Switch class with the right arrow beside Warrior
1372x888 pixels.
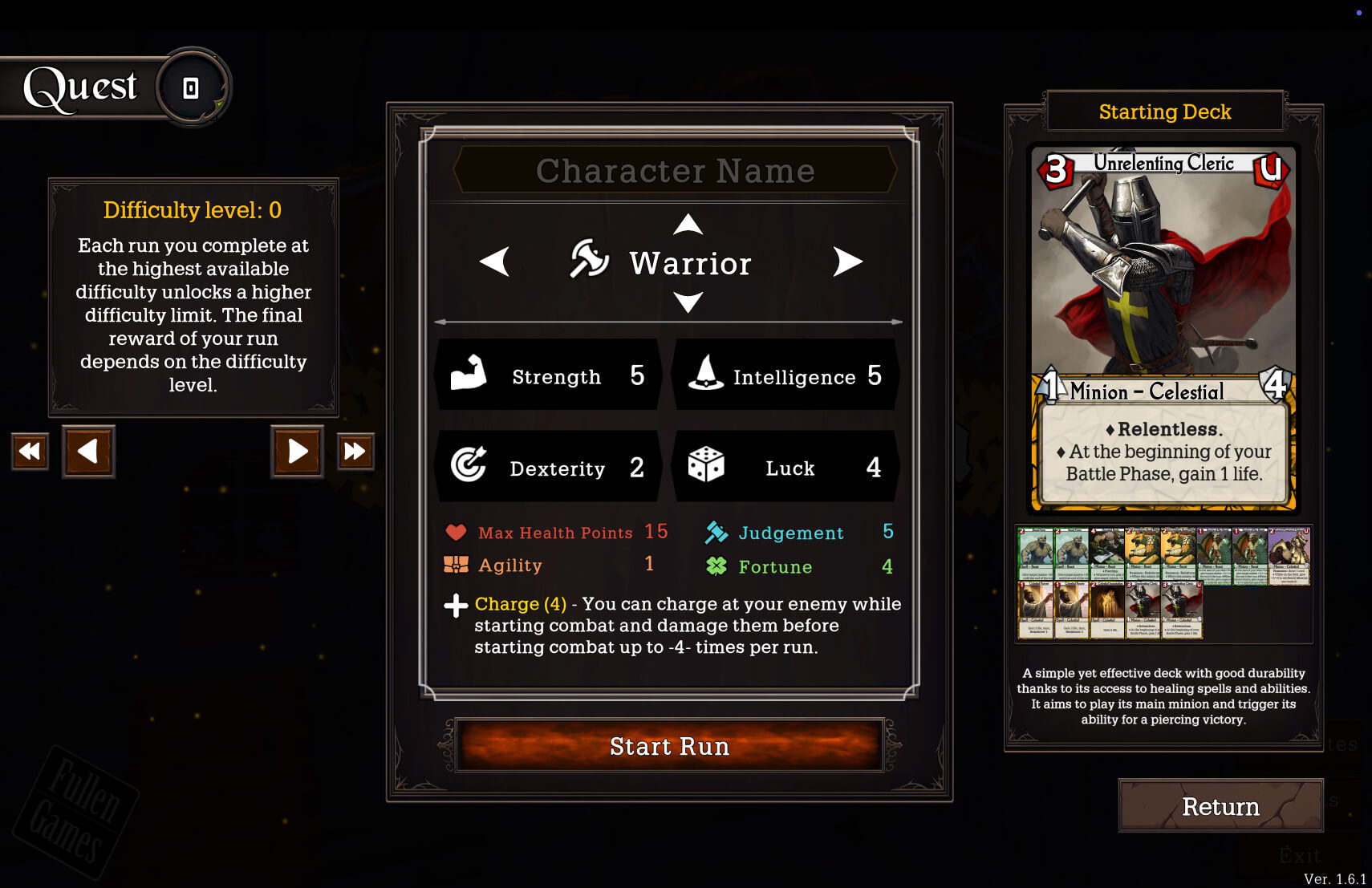tap(847, 262)
